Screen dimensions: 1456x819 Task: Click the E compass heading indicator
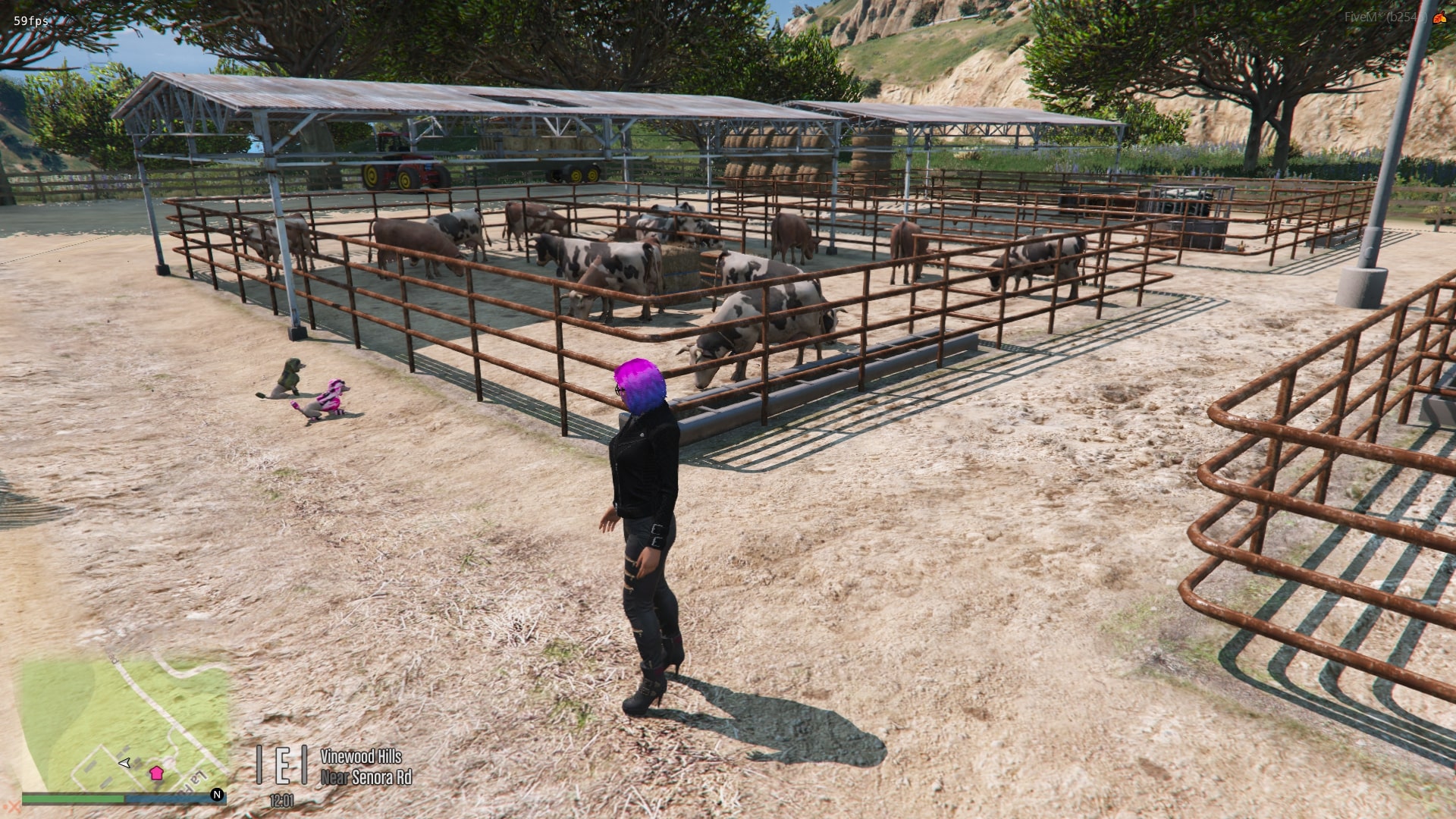[282, 764]
